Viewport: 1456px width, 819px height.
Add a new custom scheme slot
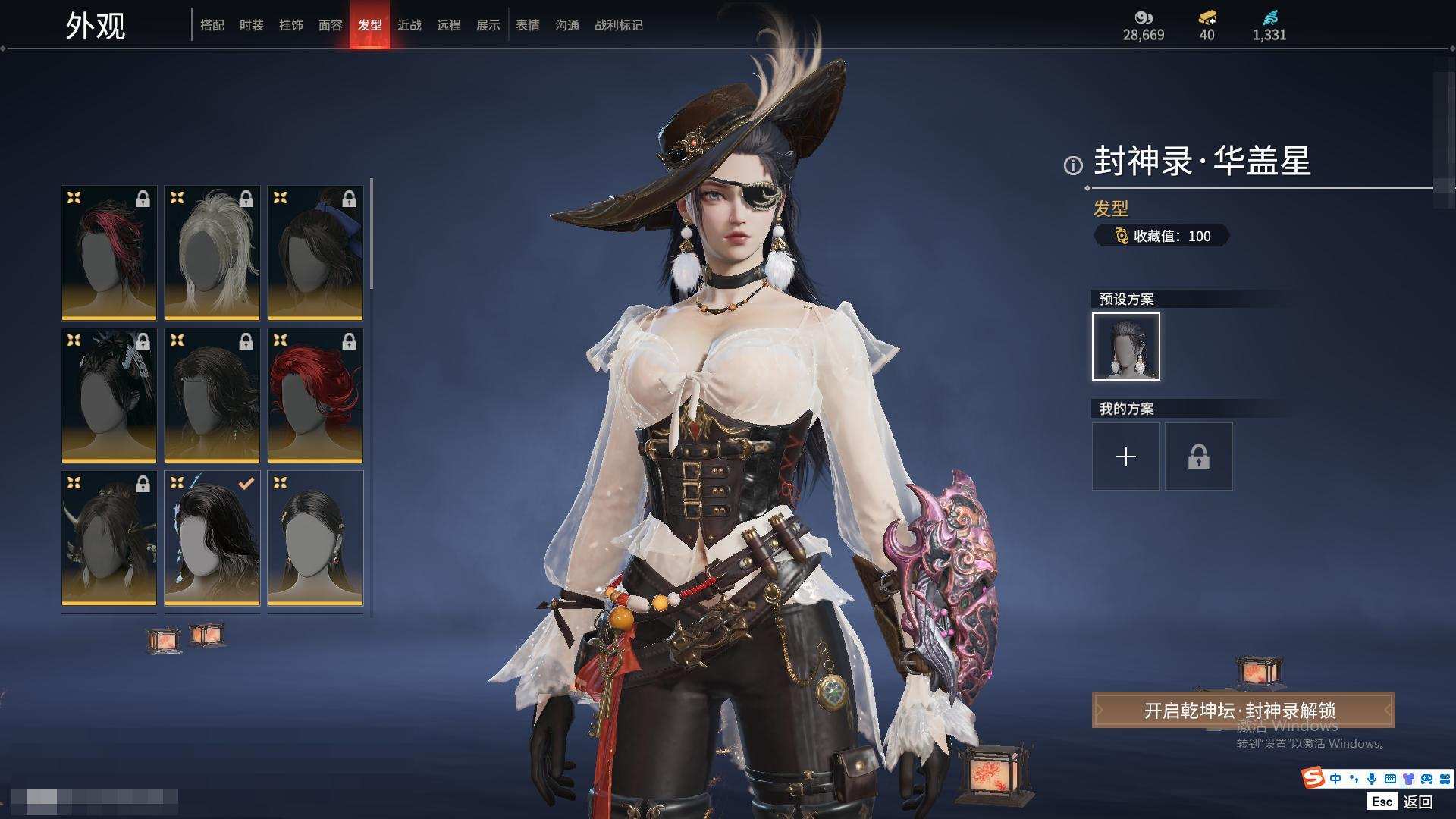[x=1125, y=457]
